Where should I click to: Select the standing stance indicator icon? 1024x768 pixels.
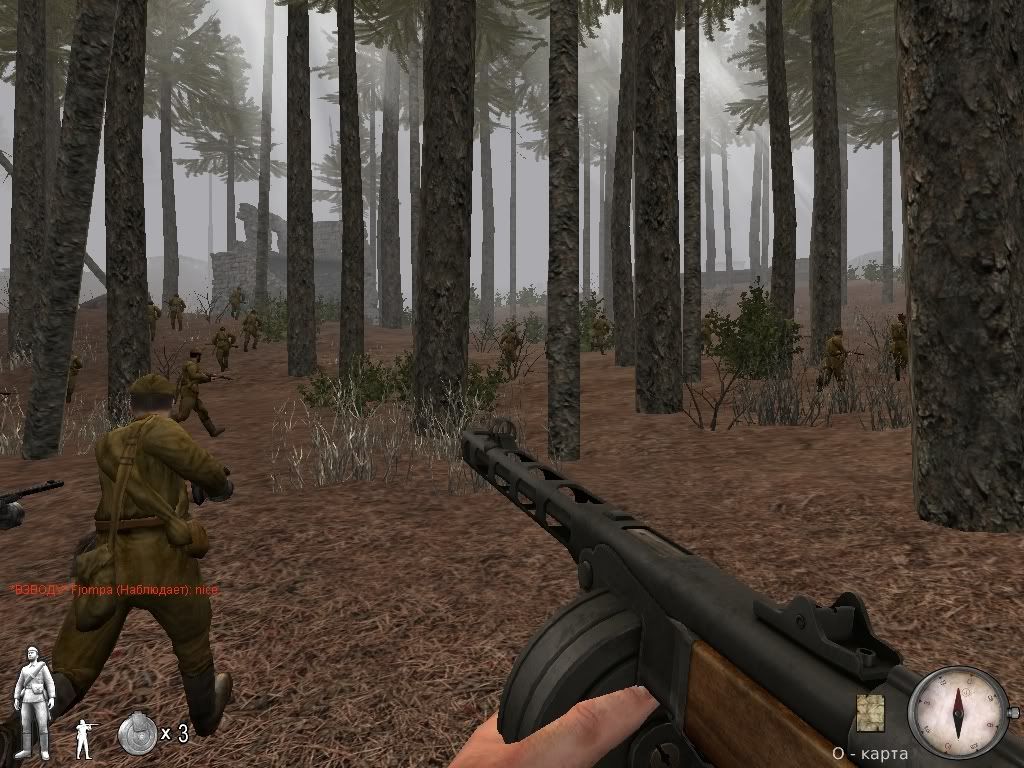(85, 736)
